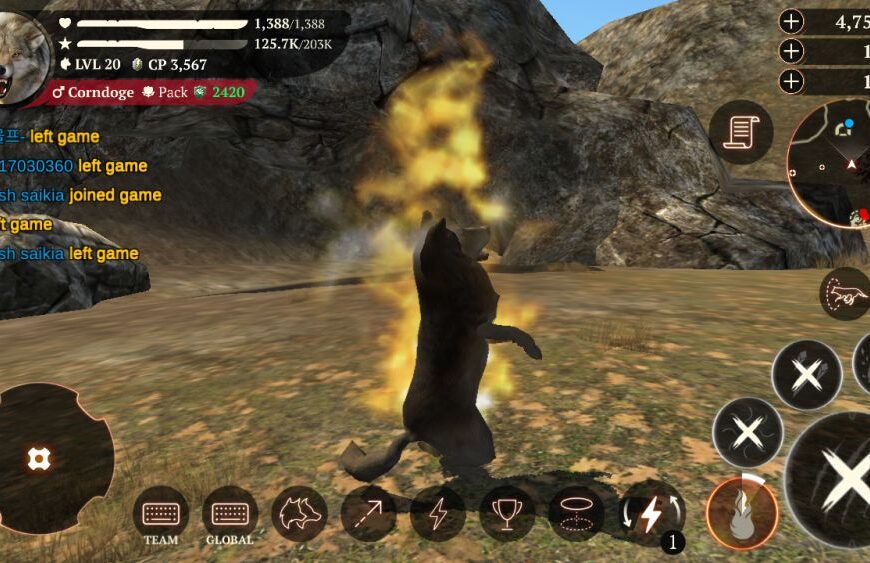Touch the virtual movement joystick

pyautogui.click(x=40, y=459)
